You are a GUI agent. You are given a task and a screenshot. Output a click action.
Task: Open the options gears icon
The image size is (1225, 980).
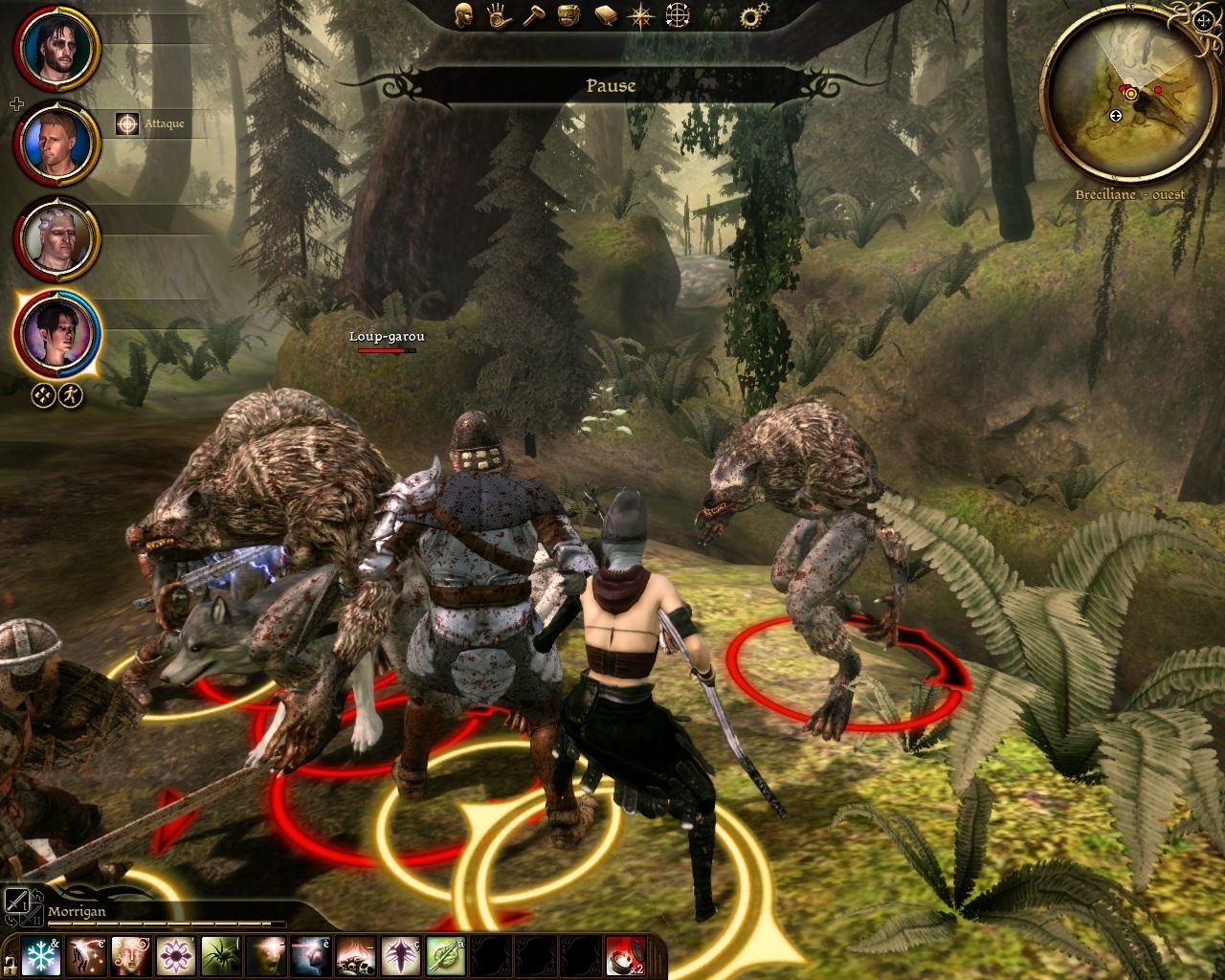(752, 15)
